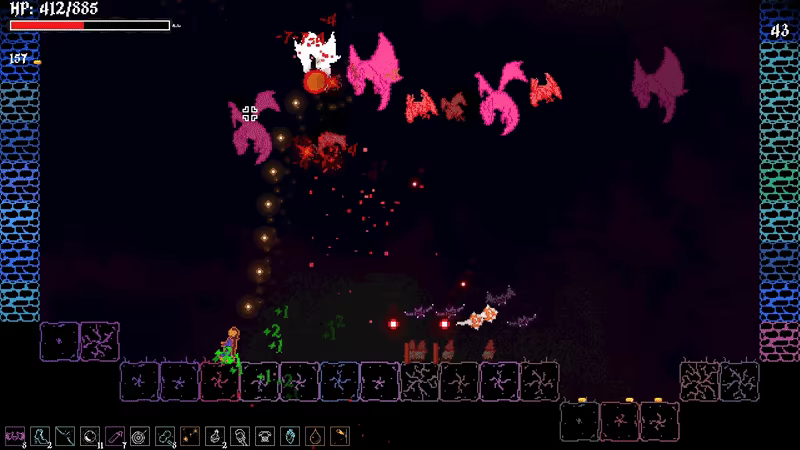Viewport: 800px width, 450px height.
Task: Select the telephone item slot
Action: pos(264,436)
